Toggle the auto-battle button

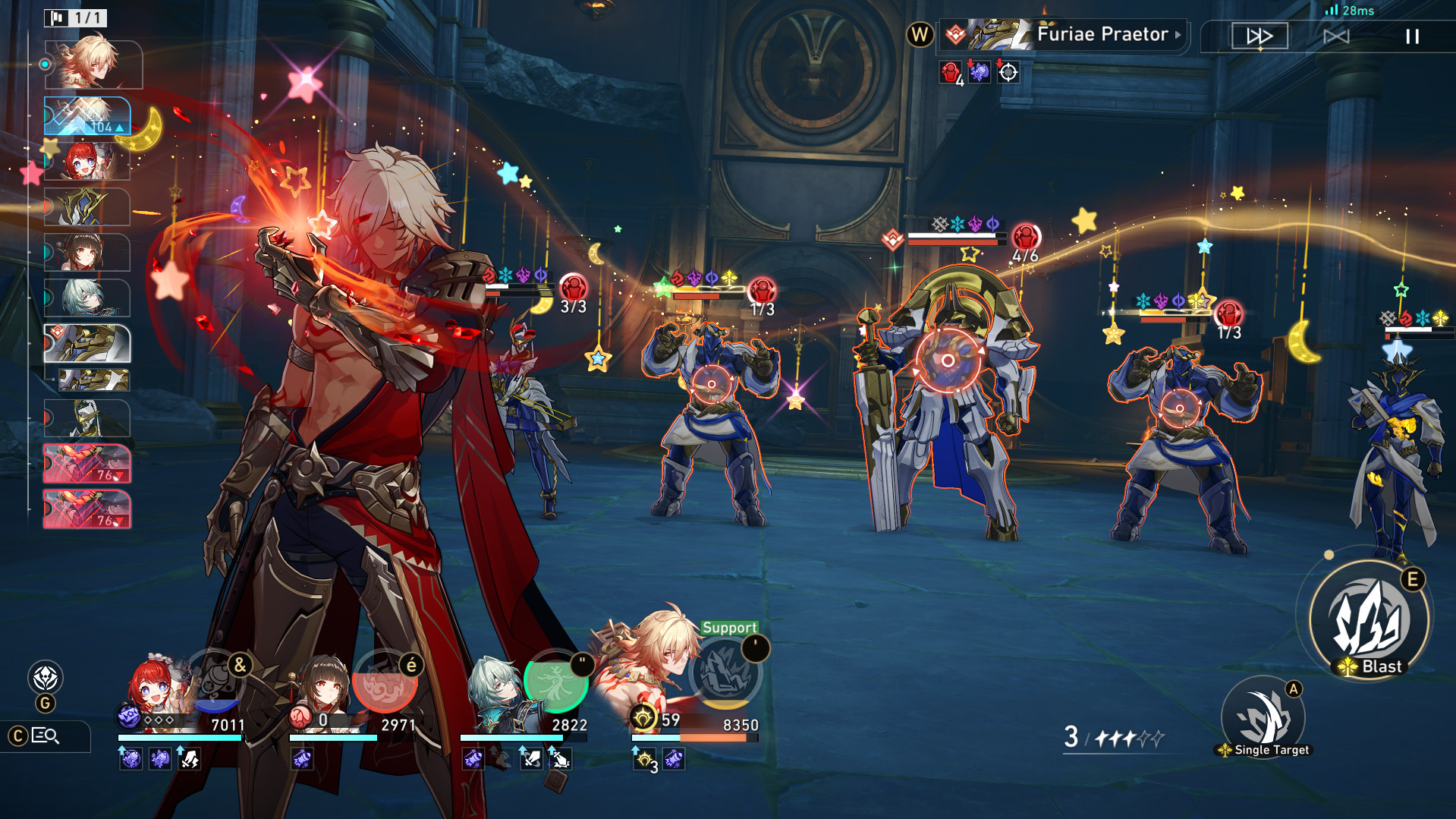pos(1336,36)
